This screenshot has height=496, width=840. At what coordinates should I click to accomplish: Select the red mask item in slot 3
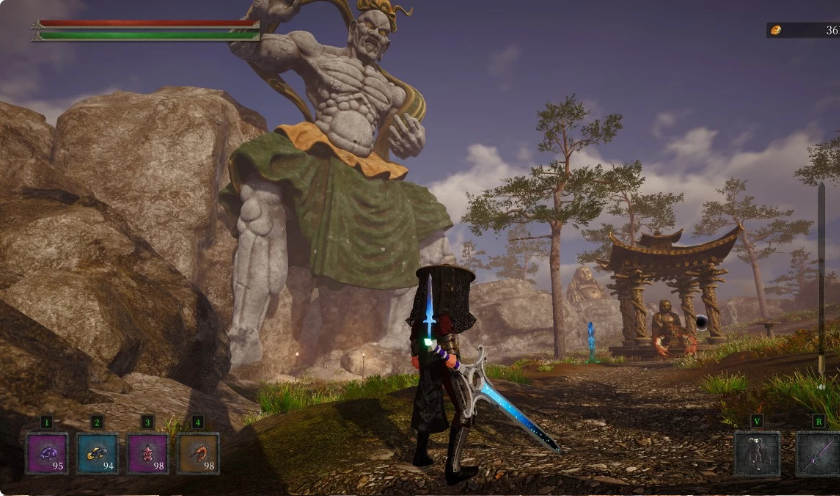point(147,453)
